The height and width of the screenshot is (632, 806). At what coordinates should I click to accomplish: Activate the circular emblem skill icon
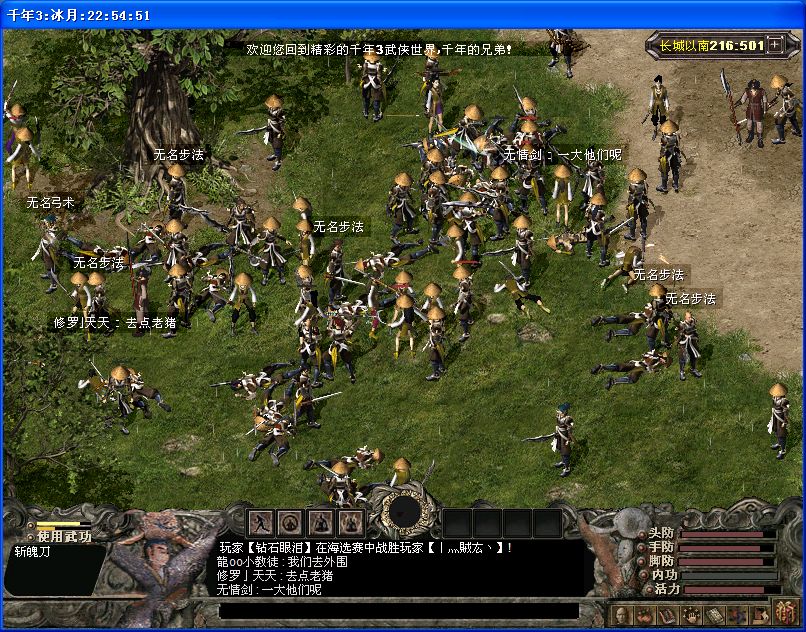291,522
